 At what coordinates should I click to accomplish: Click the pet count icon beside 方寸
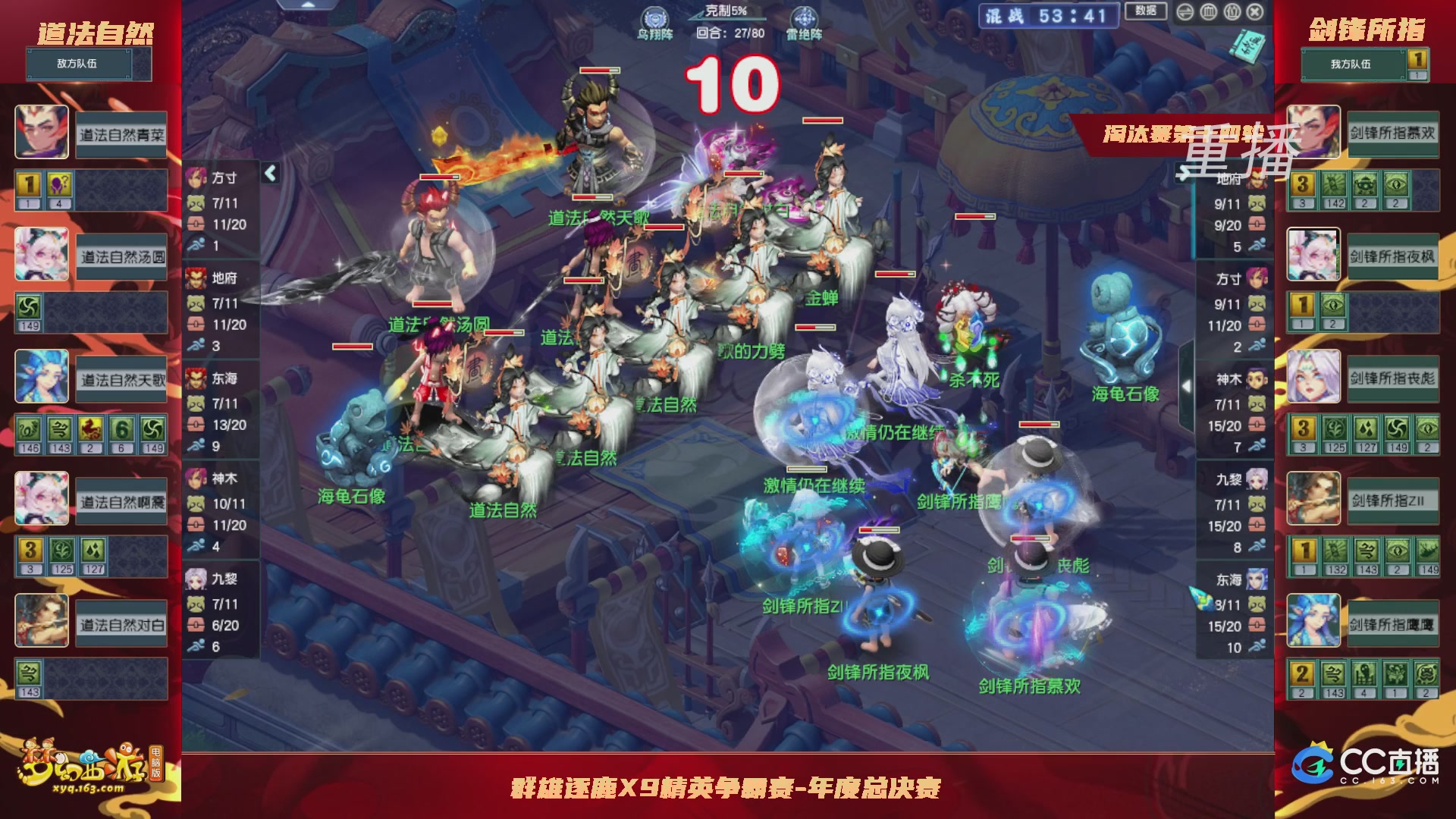(196, 203)
